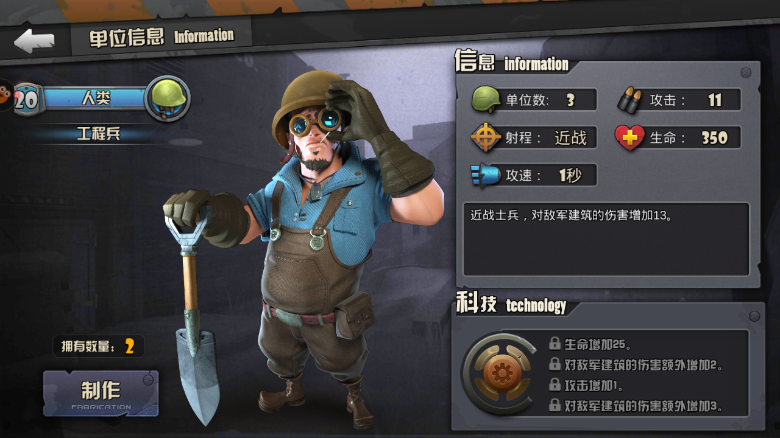
Task: Select the gear technology upgrade icon
Action: [x=497, y=373]
